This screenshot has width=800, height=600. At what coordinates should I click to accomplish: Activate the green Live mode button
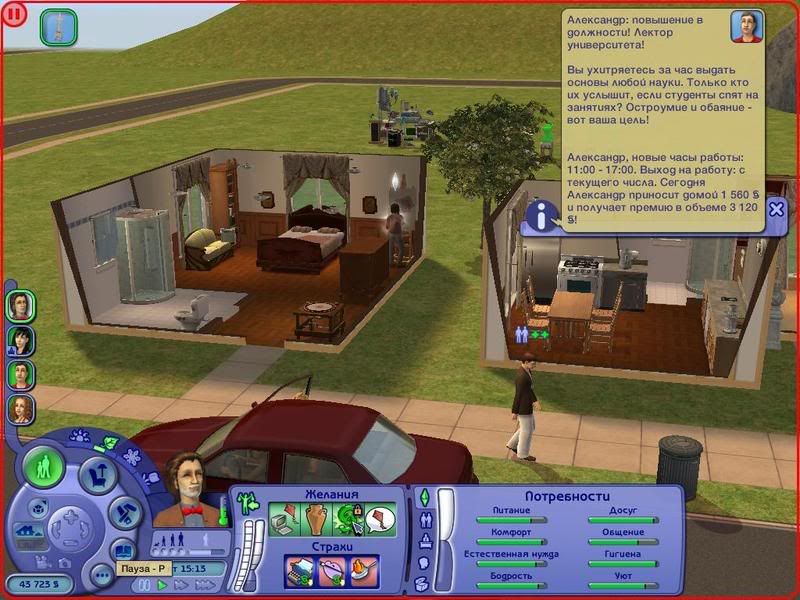pyautogui.click(x=44, y=467)
